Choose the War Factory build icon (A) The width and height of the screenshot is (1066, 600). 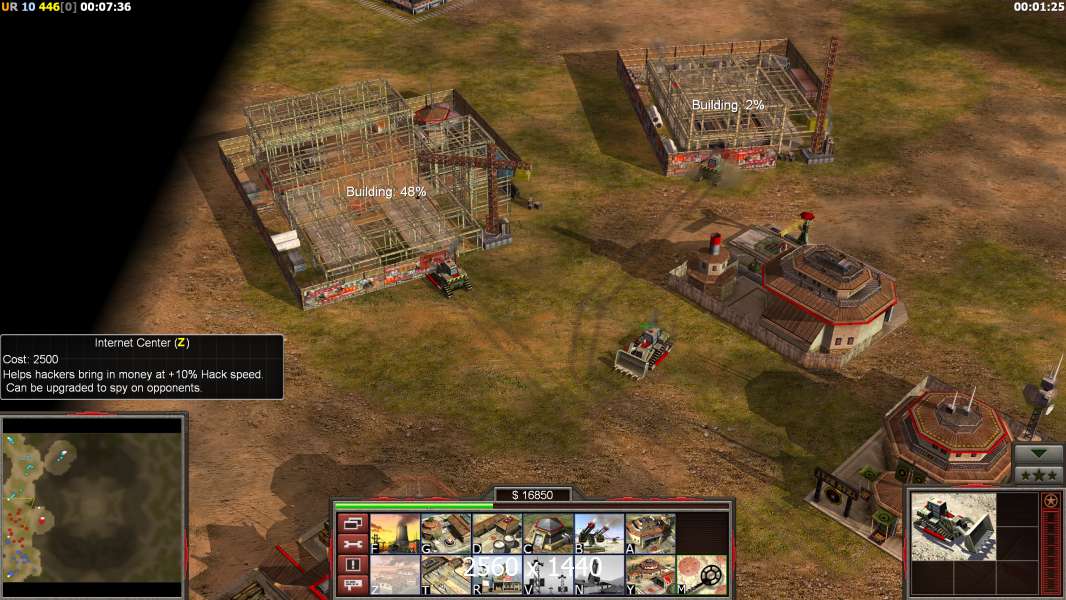651,534
